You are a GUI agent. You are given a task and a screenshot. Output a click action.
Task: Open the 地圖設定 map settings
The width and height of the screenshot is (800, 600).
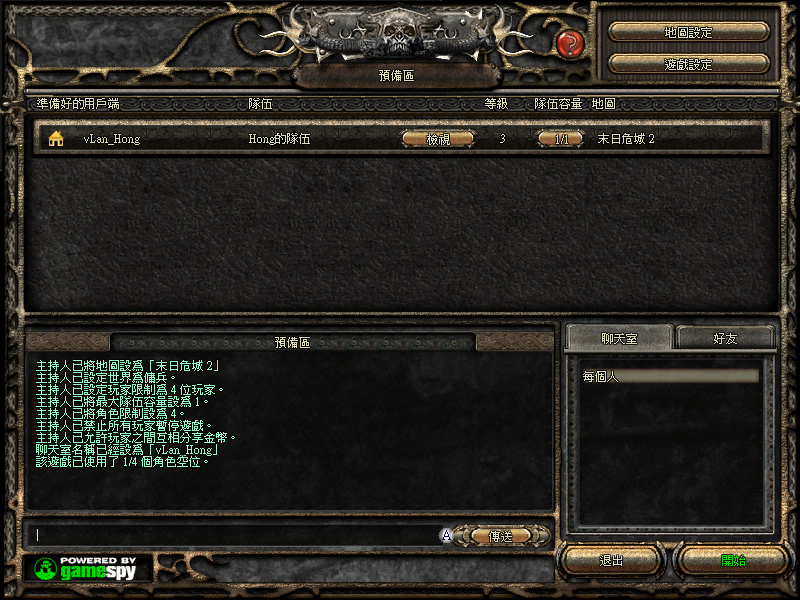point(688,32)
